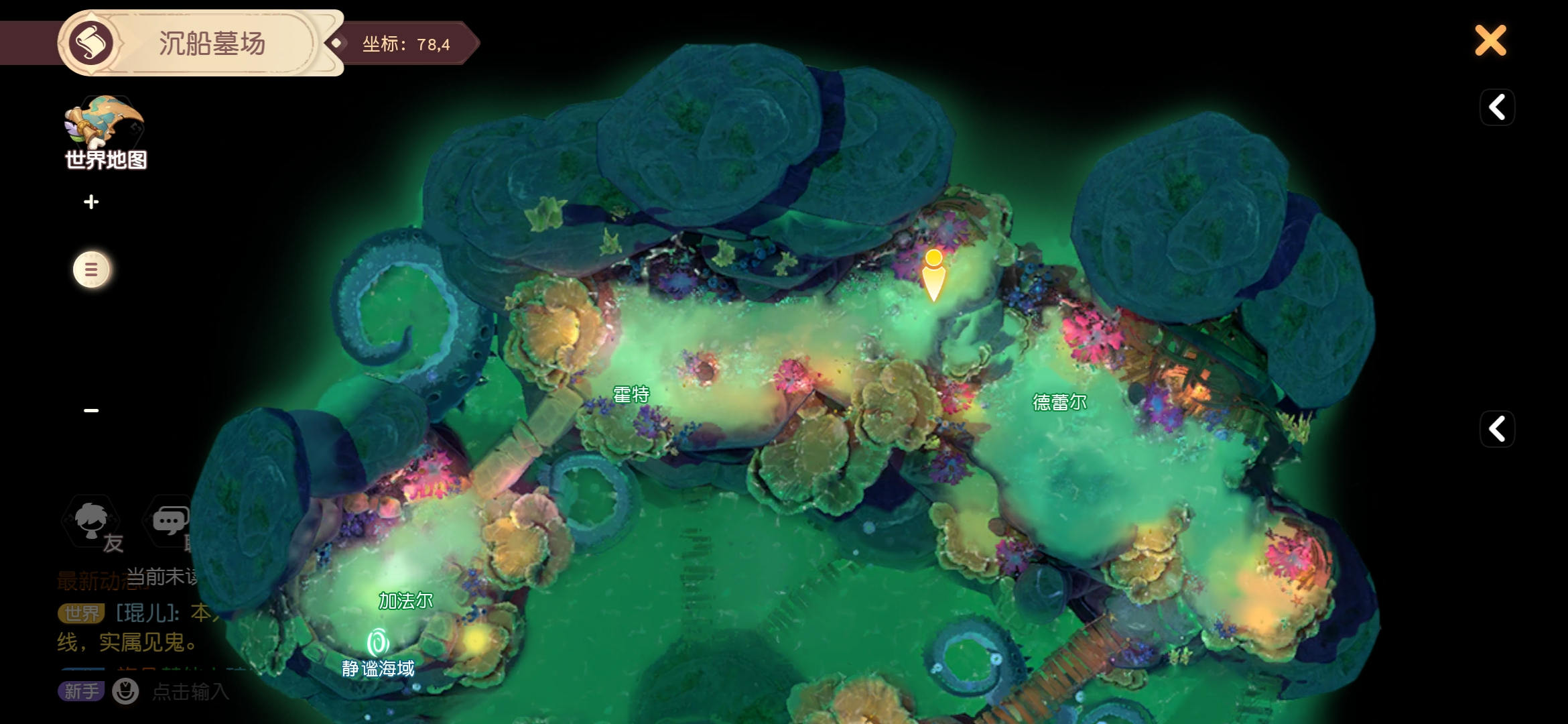Select the 加法尔 NPC map label
This screenshot has width=1568, height=724.
coord(406,601)
